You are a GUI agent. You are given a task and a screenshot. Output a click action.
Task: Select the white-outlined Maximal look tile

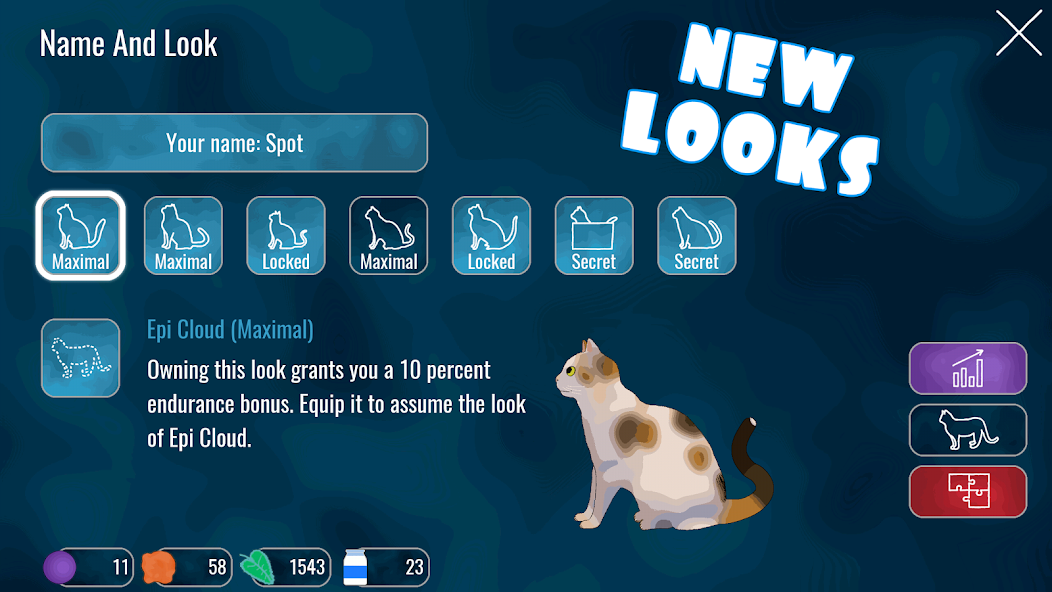(x=81, y=235)
